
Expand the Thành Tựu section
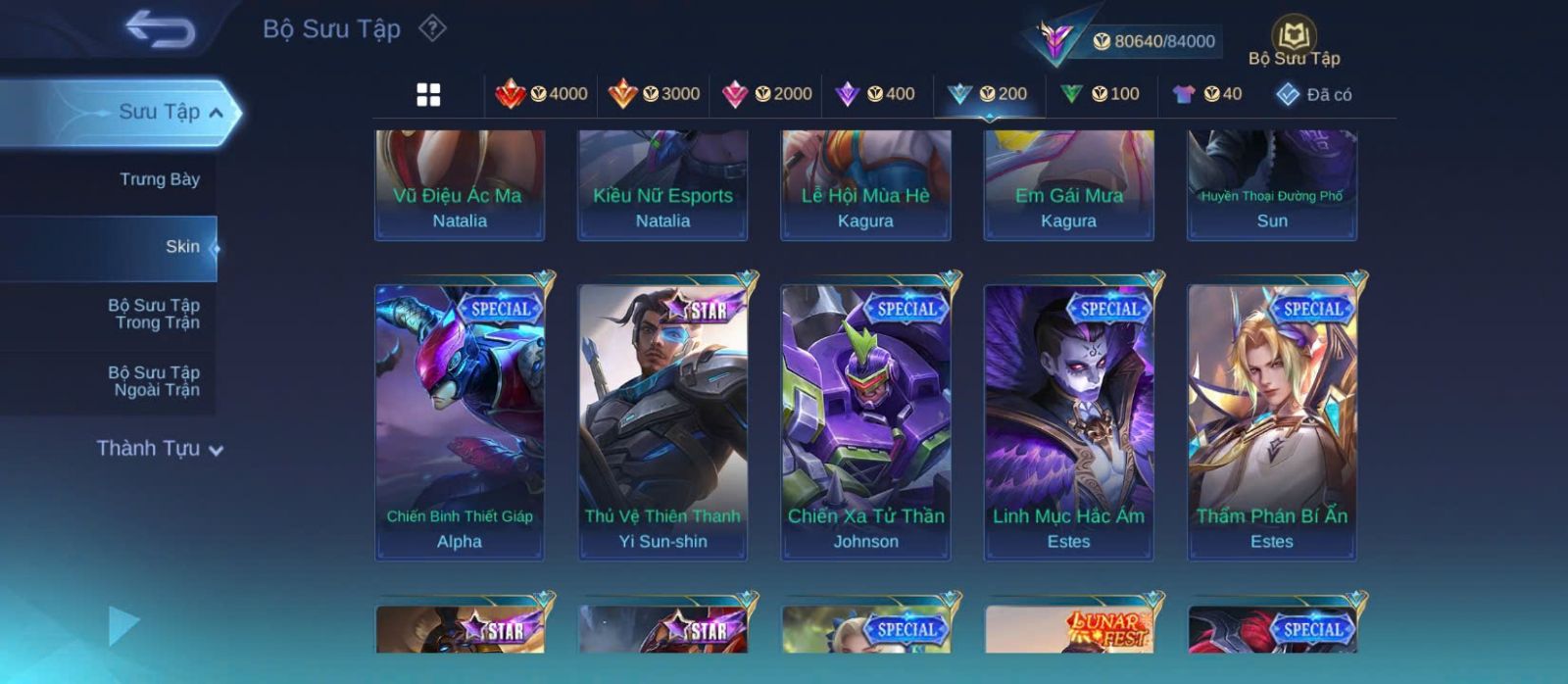[x=160, y=449]
